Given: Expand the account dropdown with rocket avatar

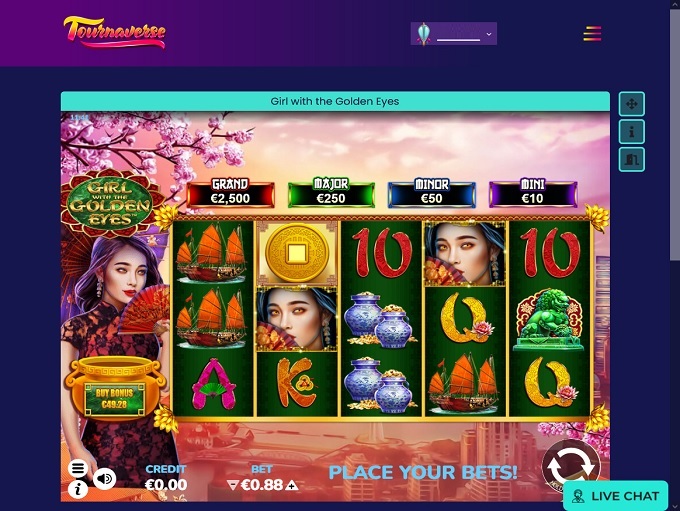Looking at the screenshot, I should [x=454, y=34].
